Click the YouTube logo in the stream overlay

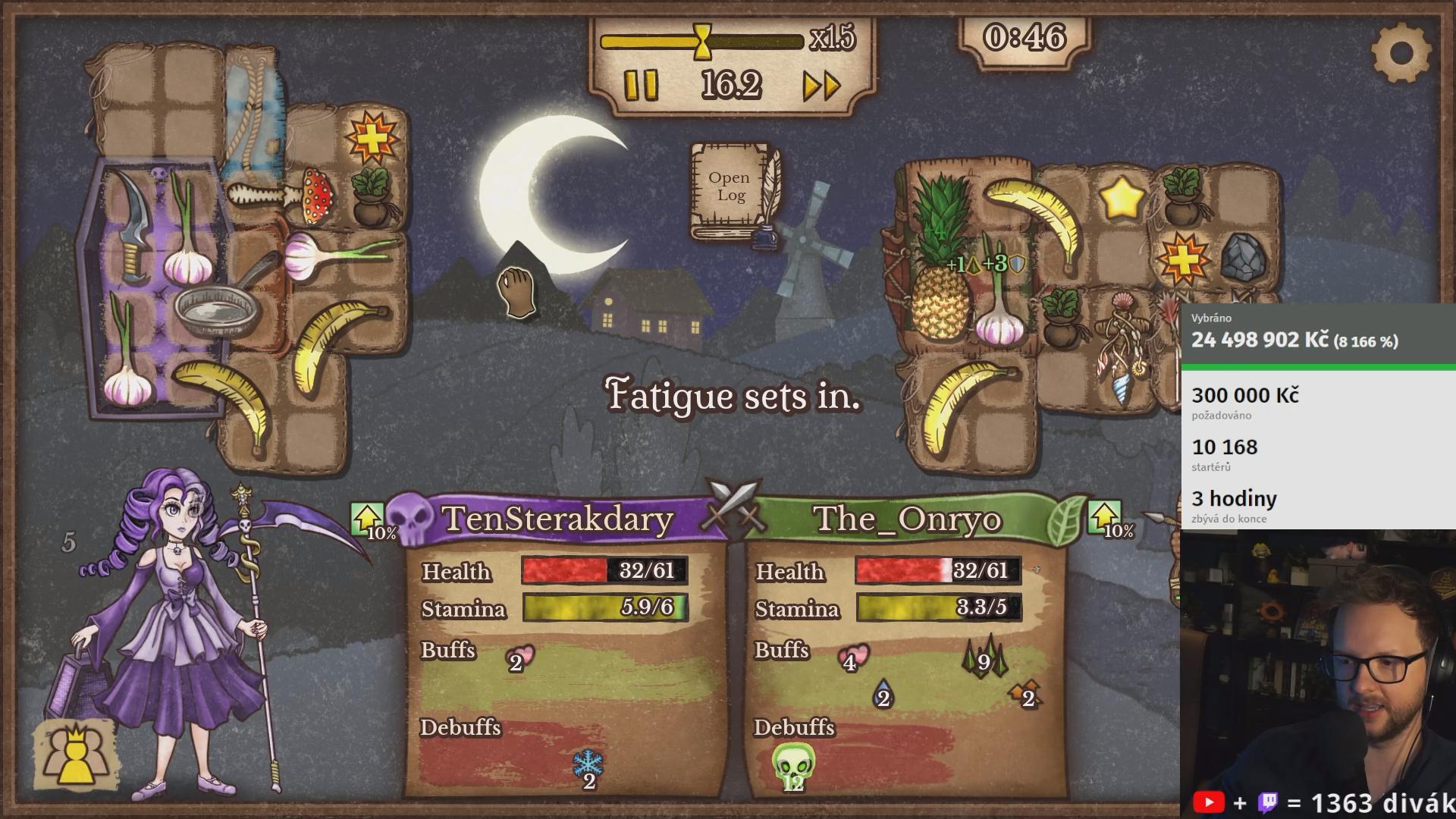[1209, 802]
